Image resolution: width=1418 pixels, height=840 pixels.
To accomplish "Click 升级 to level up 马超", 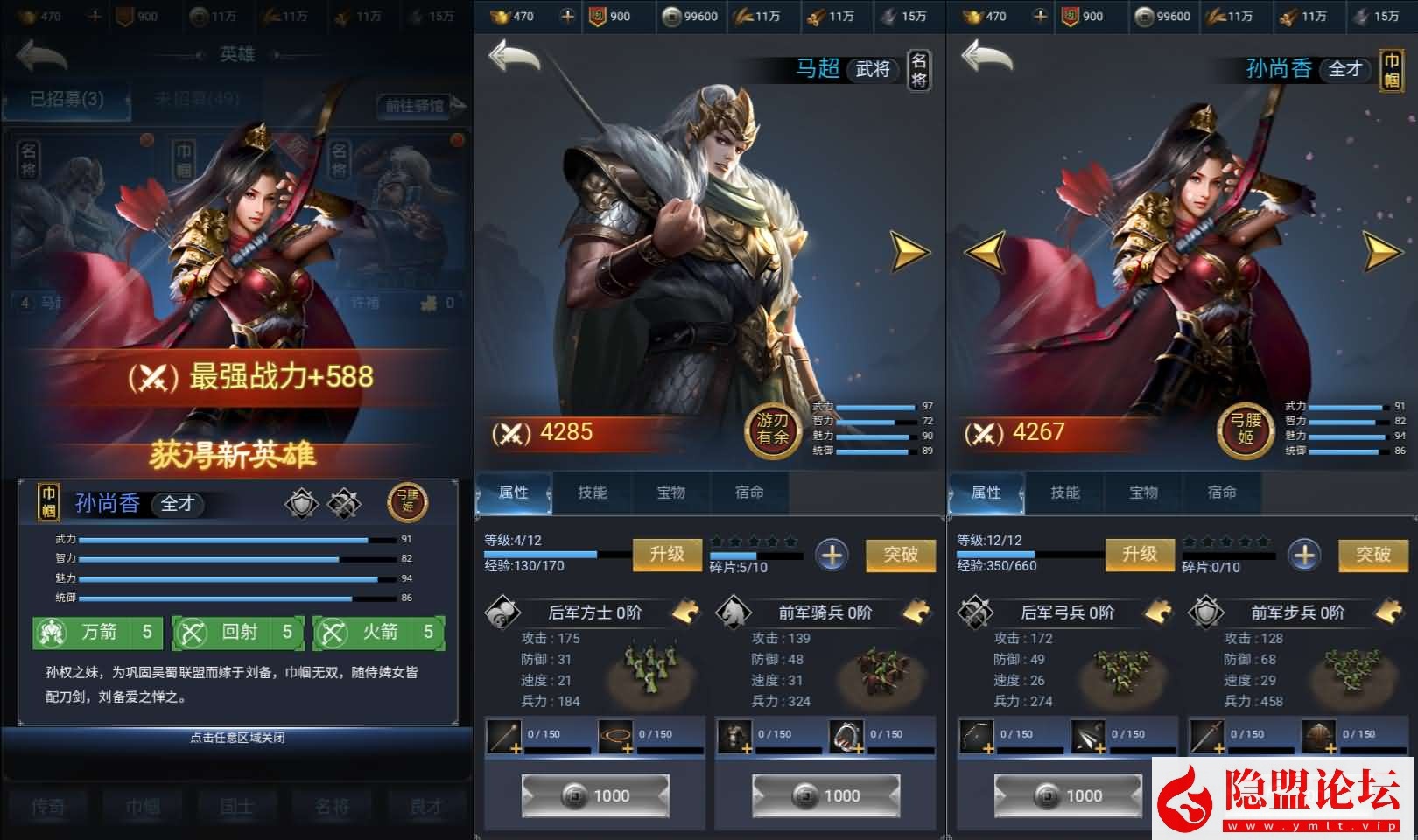I will click(x=667, y=554).
